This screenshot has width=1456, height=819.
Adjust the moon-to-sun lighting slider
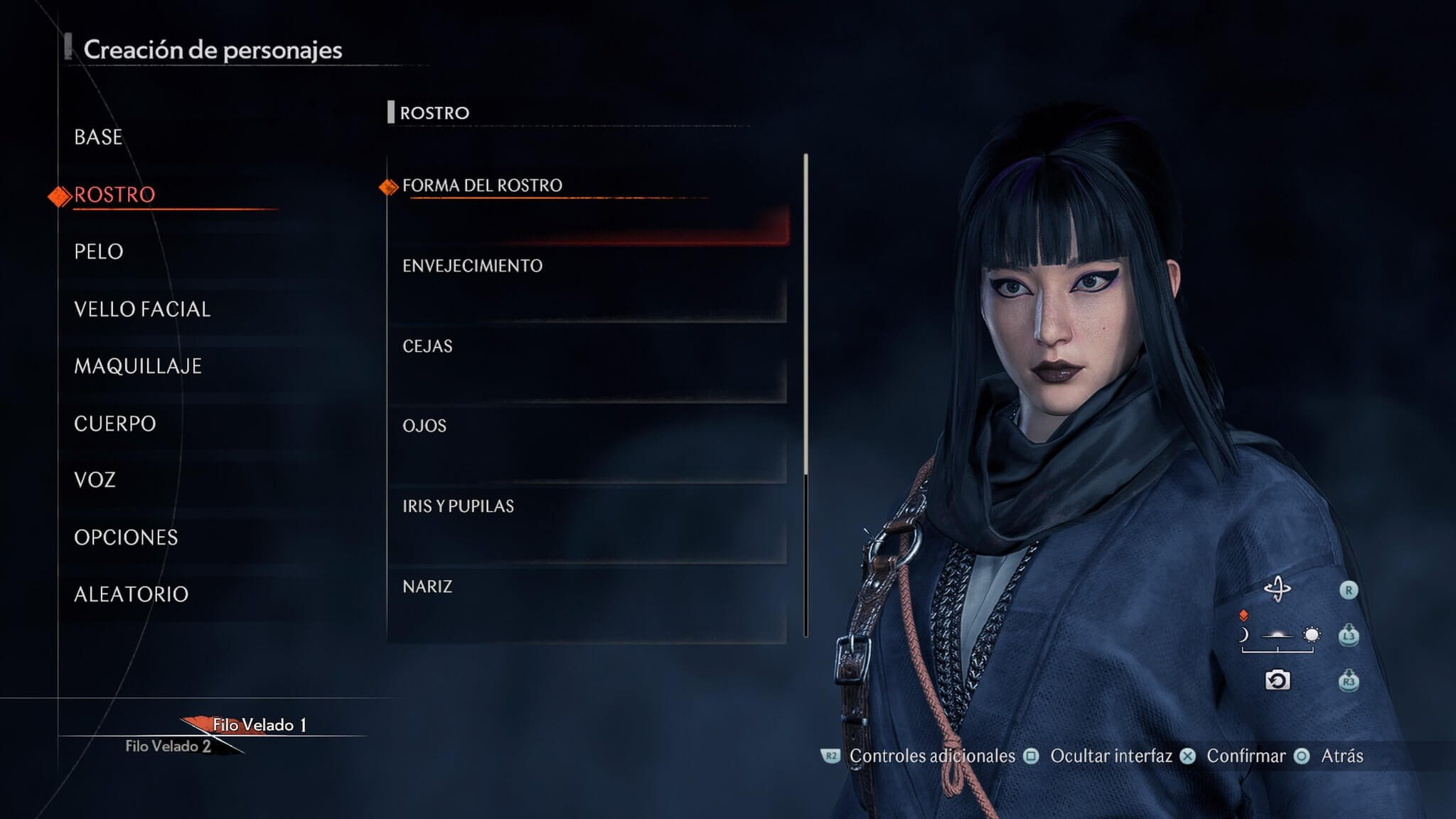coord(1278,635)
